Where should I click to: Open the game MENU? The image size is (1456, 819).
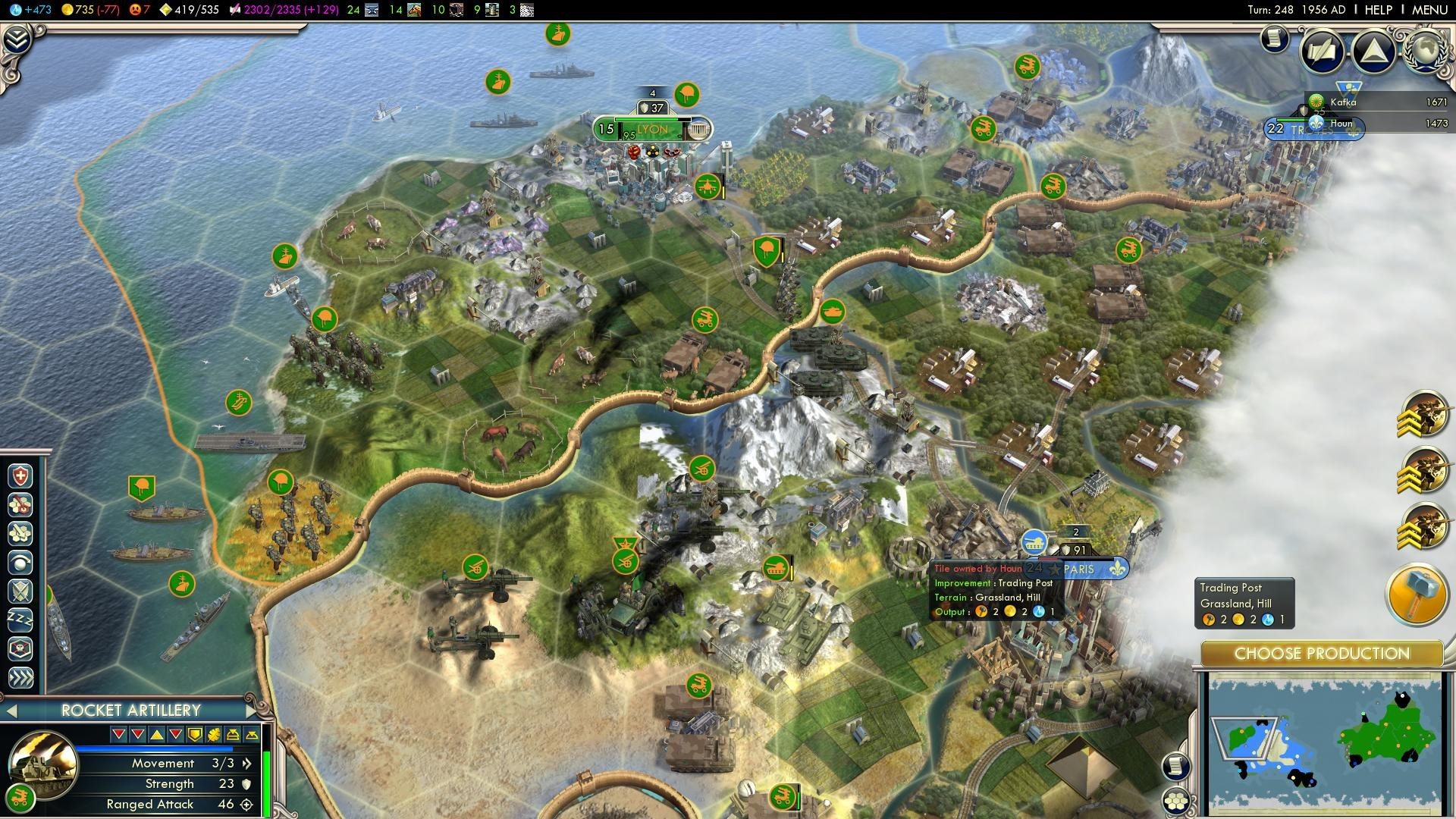(1429, 10)
